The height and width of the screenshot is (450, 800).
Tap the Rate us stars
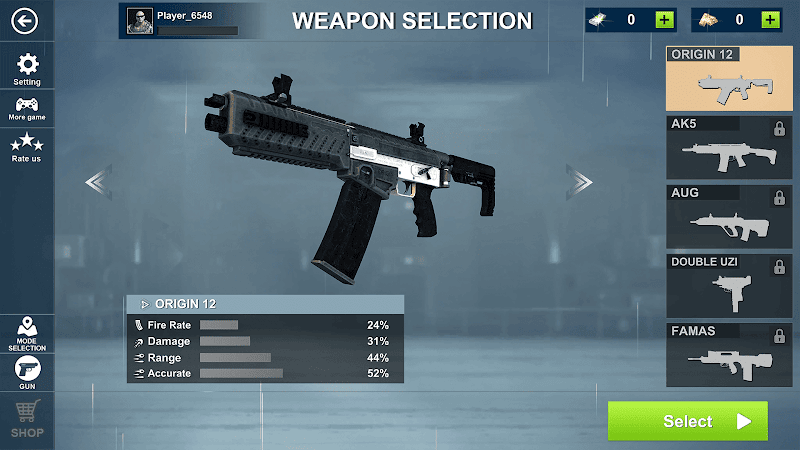(28, 147)
